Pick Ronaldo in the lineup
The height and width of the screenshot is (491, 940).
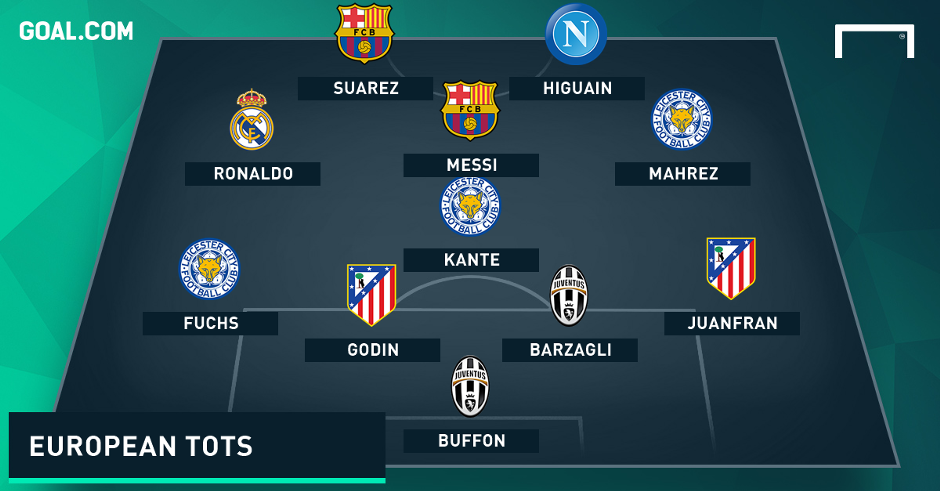pos(253,173)
